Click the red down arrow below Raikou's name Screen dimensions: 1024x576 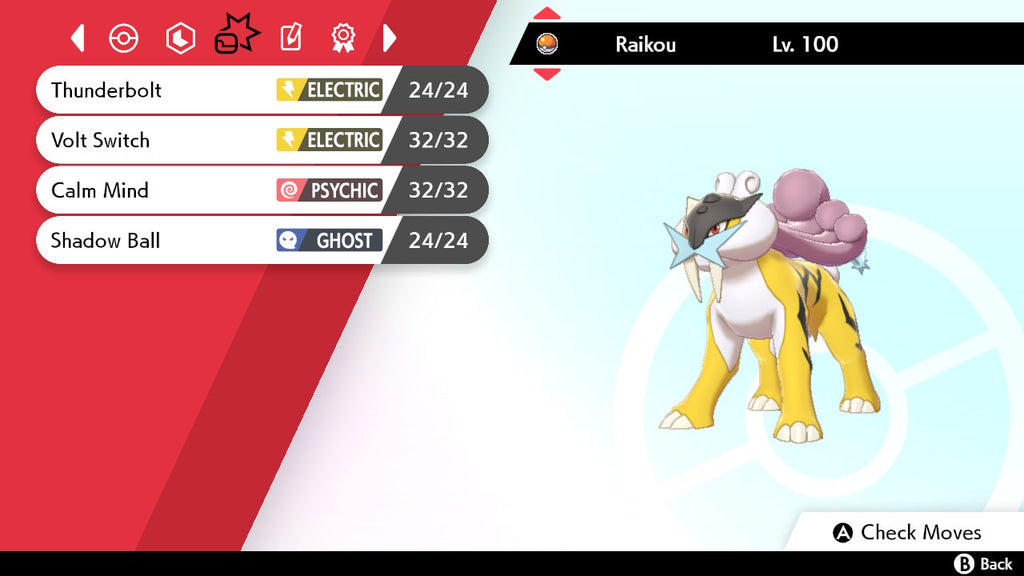click(x=547, y=73)
